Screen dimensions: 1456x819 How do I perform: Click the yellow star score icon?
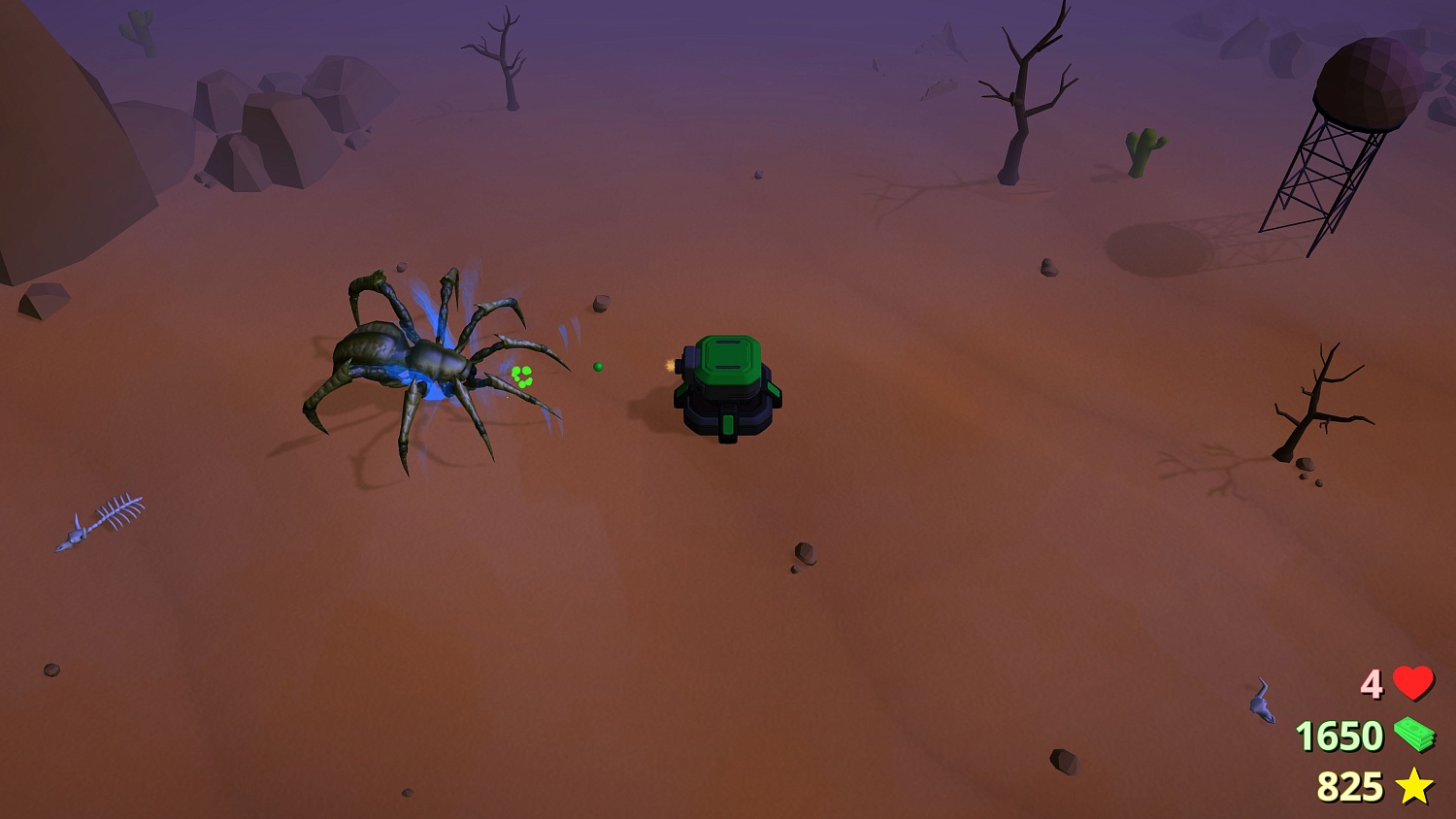click(x=1415, y=786)
